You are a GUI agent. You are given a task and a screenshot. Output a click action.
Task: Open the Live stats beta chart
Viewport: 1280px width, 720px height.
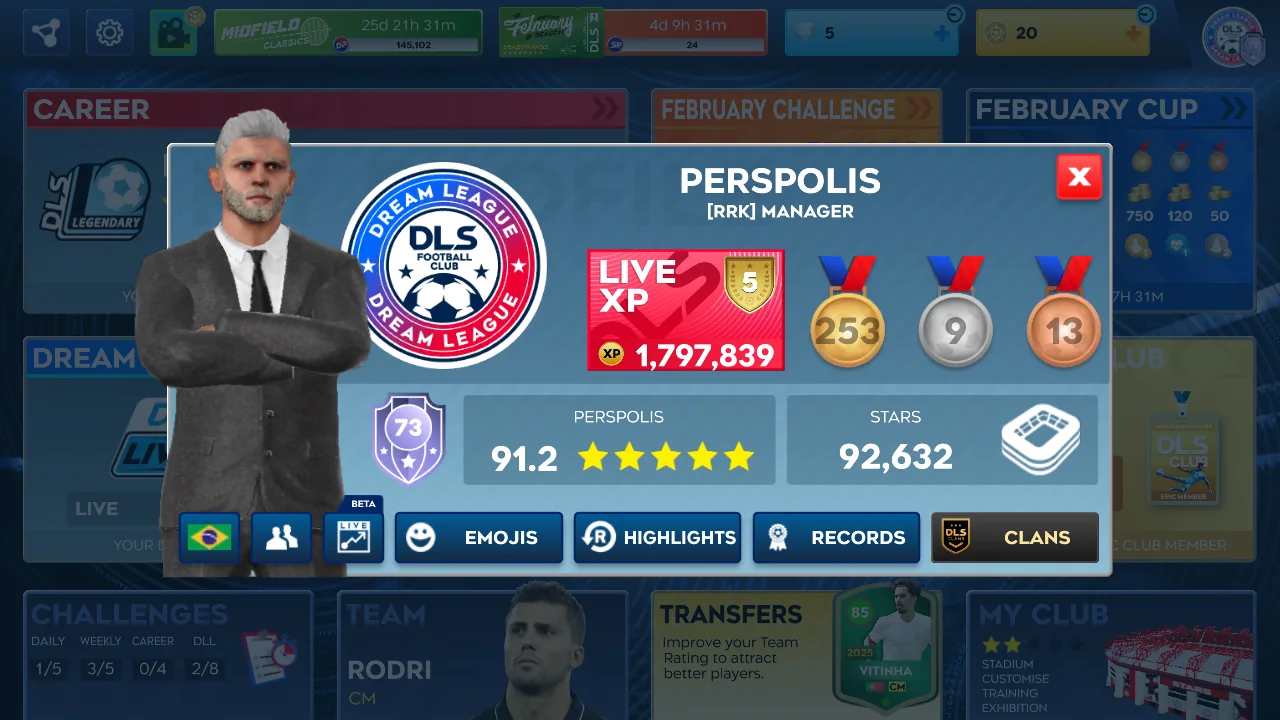click(354, 537)
